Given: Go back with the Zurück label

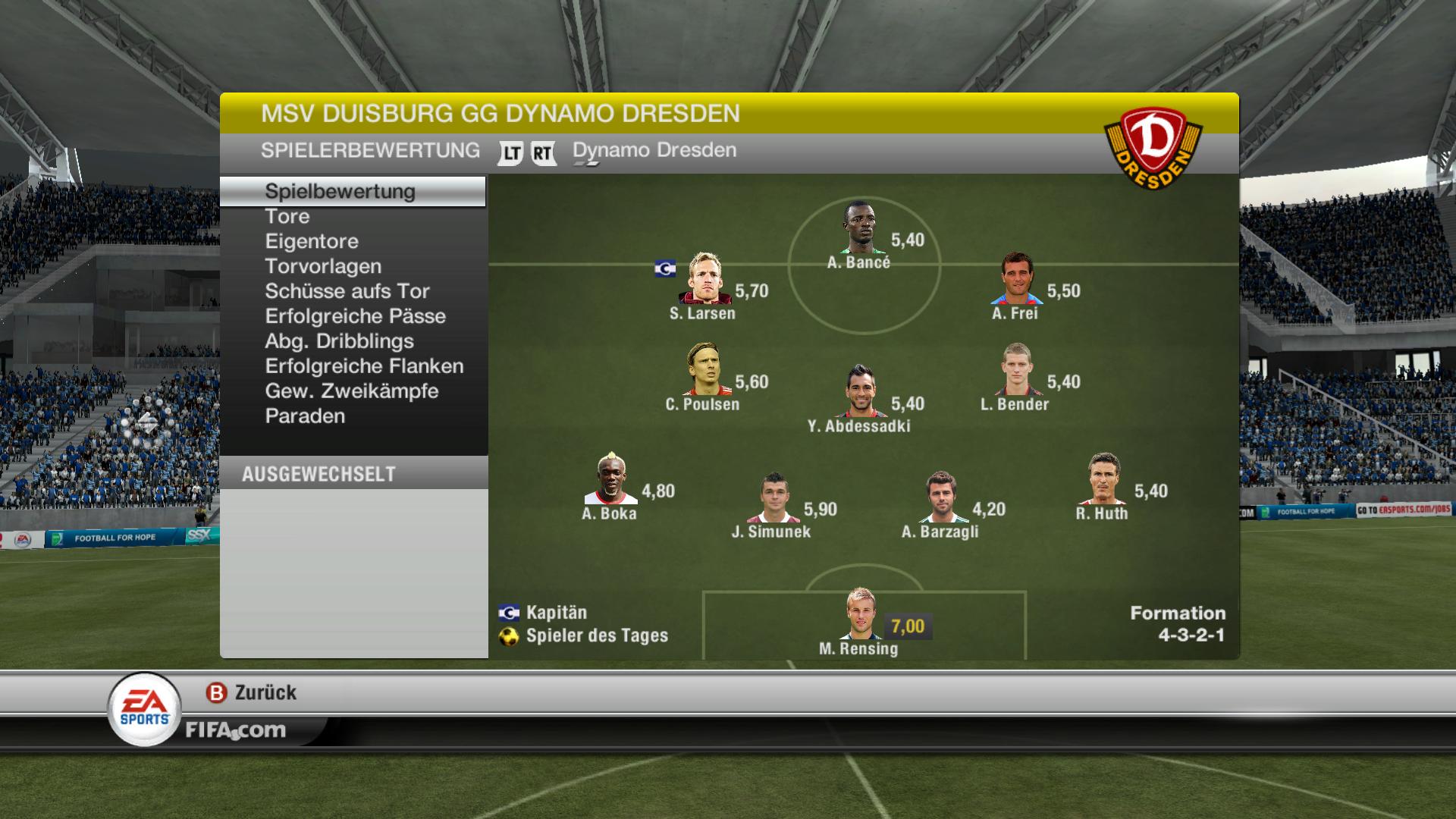Looking at the screenshot, I should (x=265, y=692).
